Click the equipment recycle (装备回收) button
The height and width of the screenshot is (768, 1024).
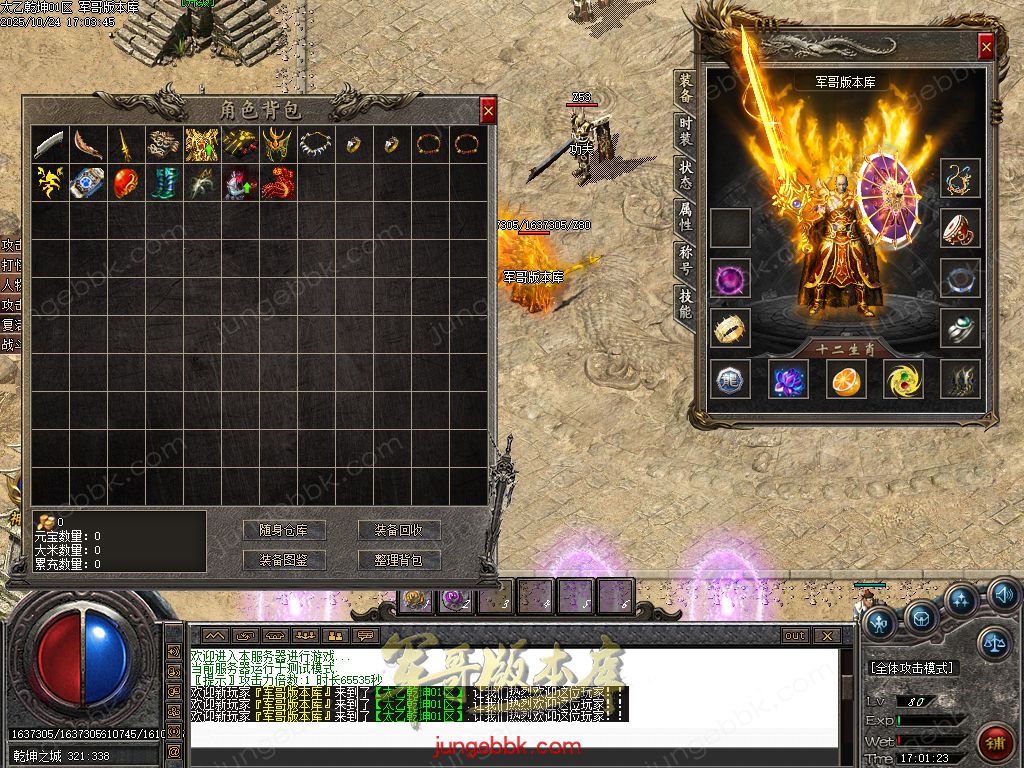pyautogui.click(x=399, y=530)
